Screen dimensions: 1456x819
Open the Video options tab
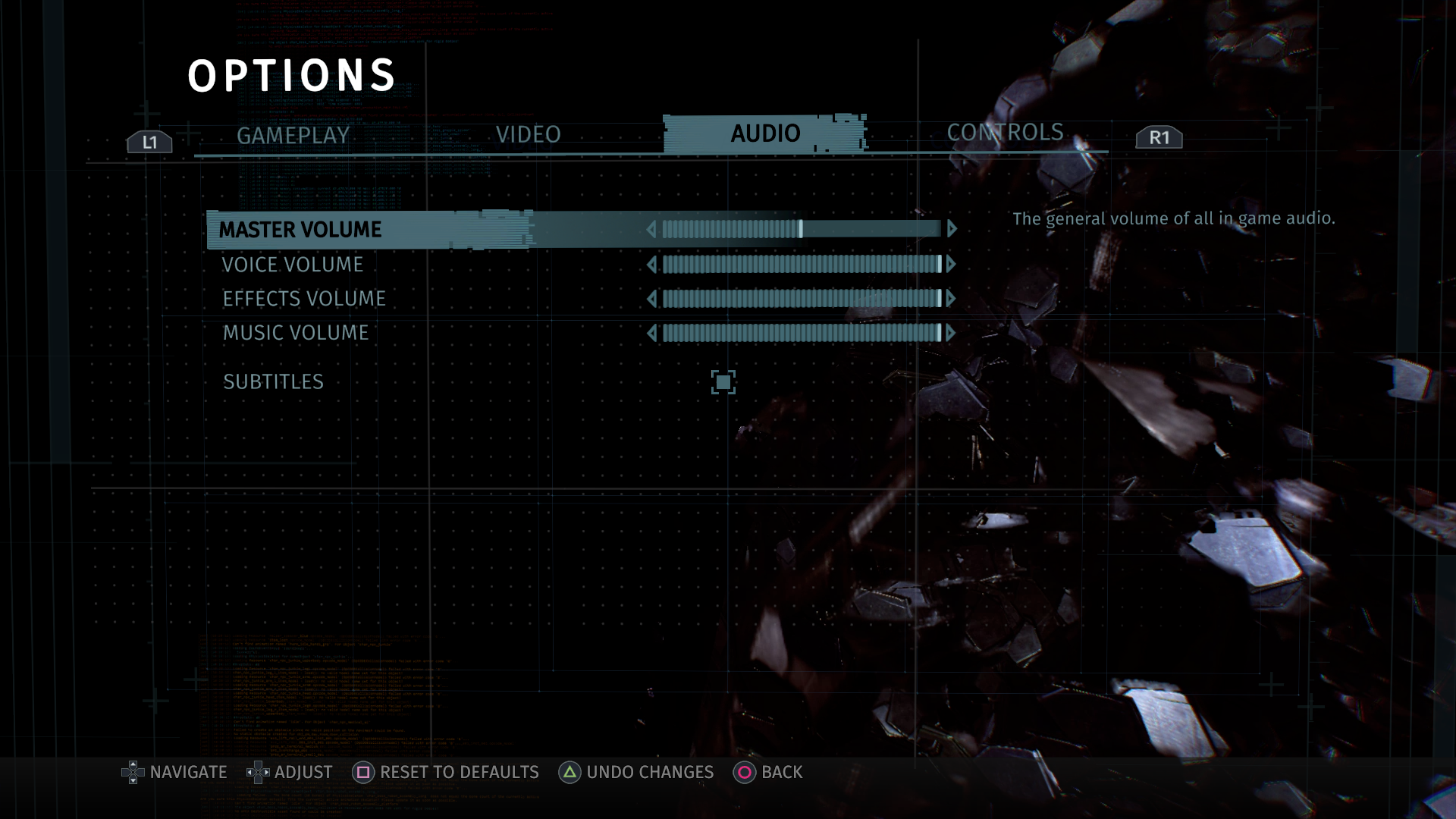pos(528,134)
